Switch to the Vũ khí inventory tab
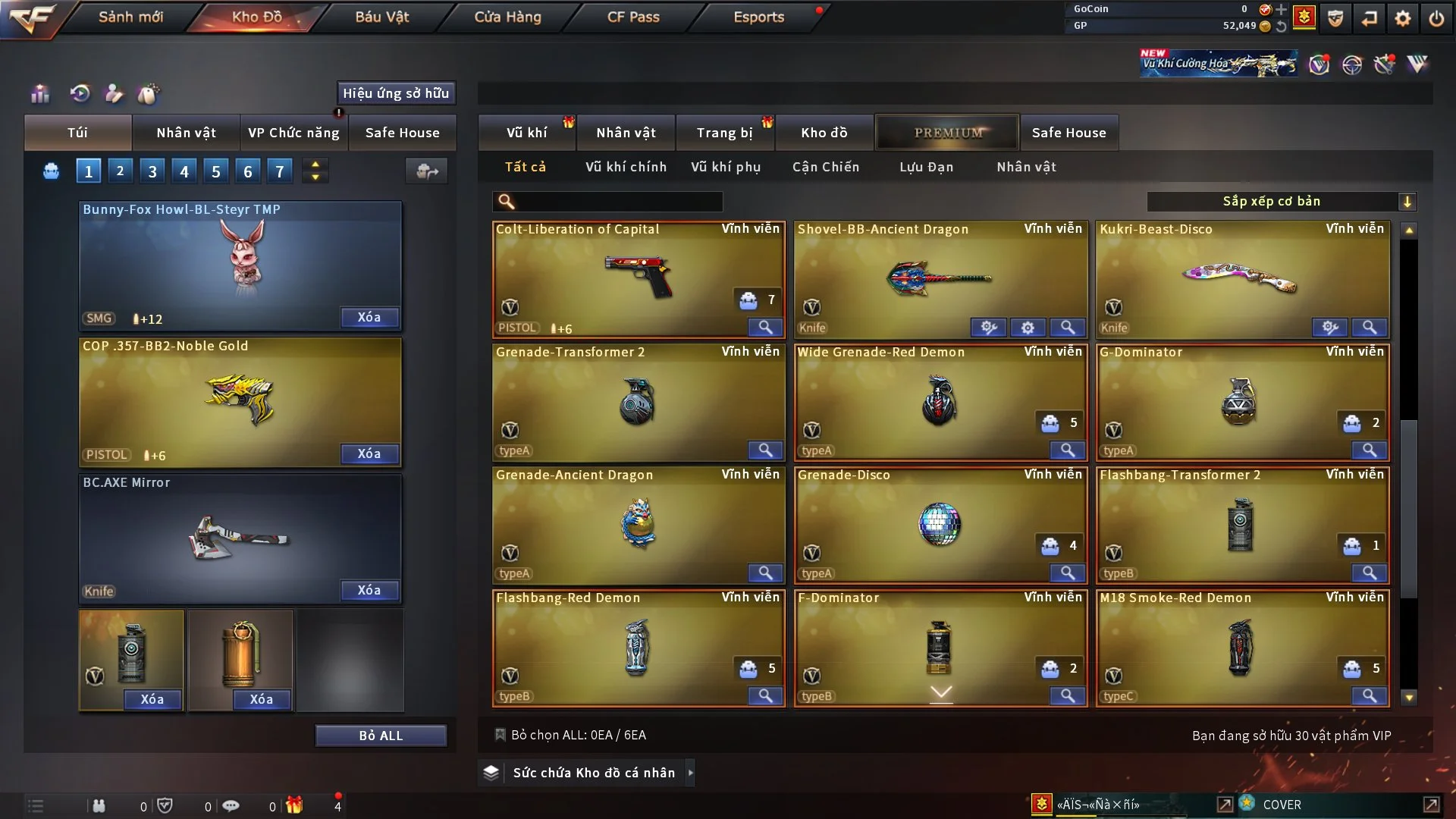This screenshot has height=819, width=1456. click(x=526, y=133)
